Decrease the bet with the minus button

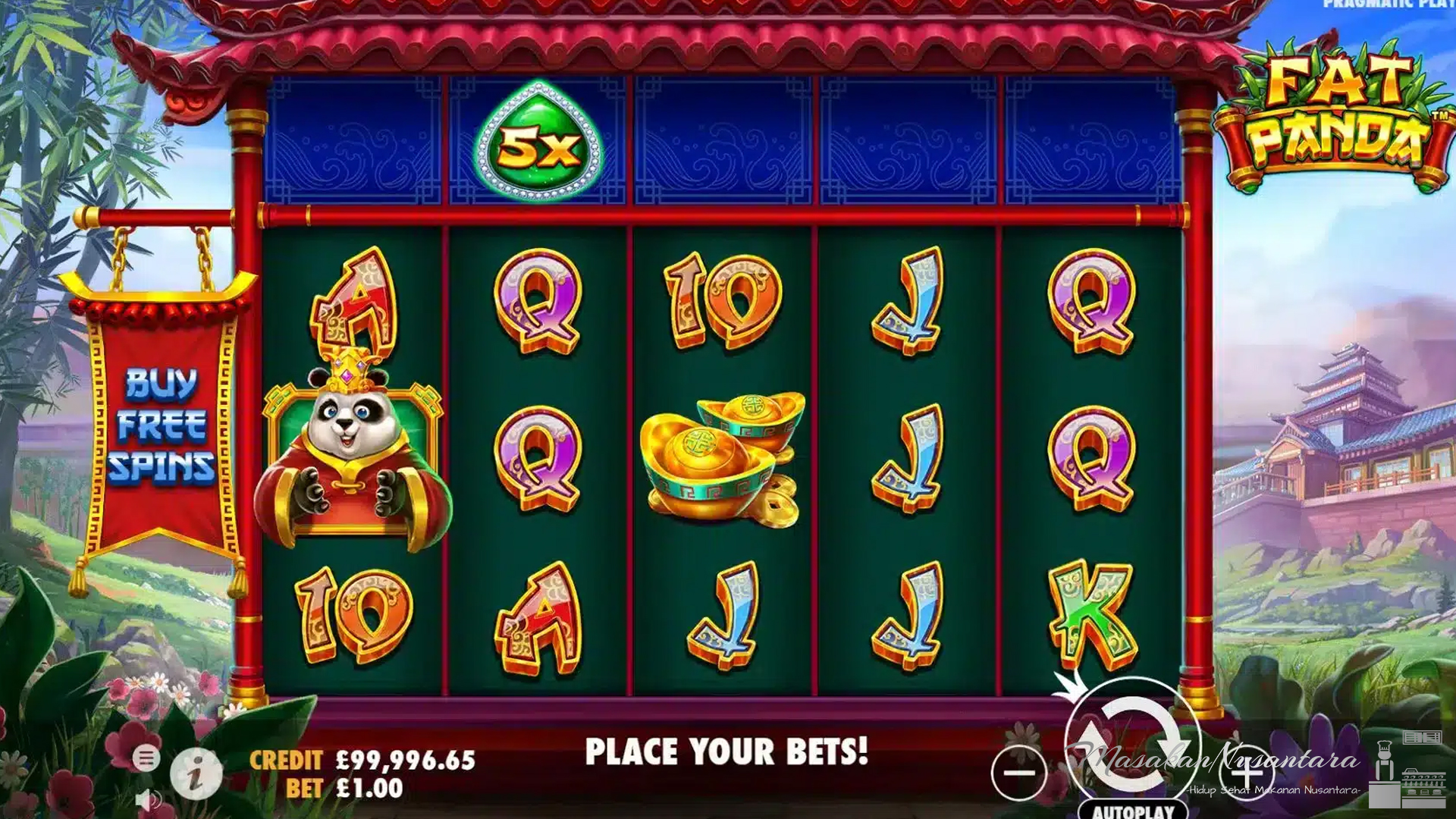coord(1018,773)
